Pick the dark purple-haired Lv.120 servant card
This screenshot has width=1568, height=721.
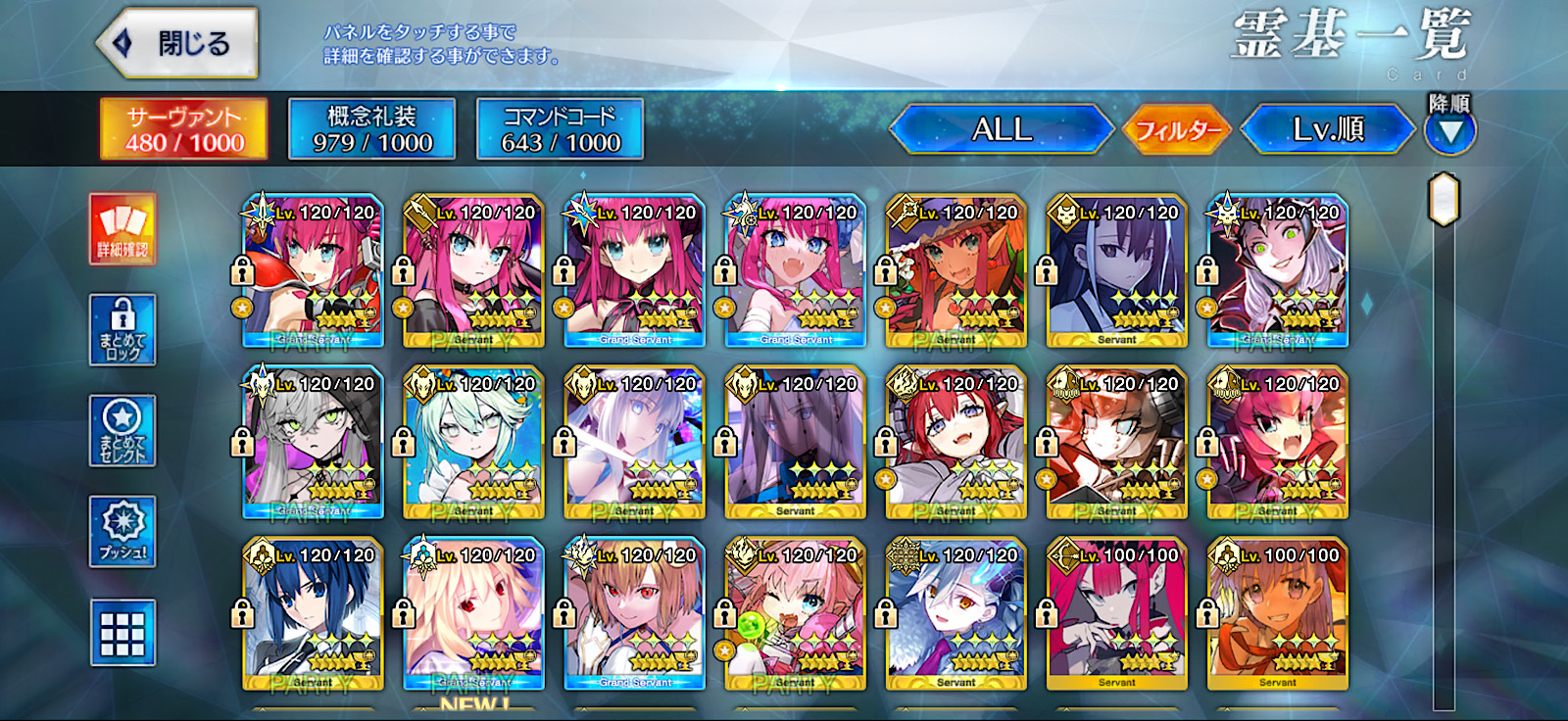pos(1116,271)
